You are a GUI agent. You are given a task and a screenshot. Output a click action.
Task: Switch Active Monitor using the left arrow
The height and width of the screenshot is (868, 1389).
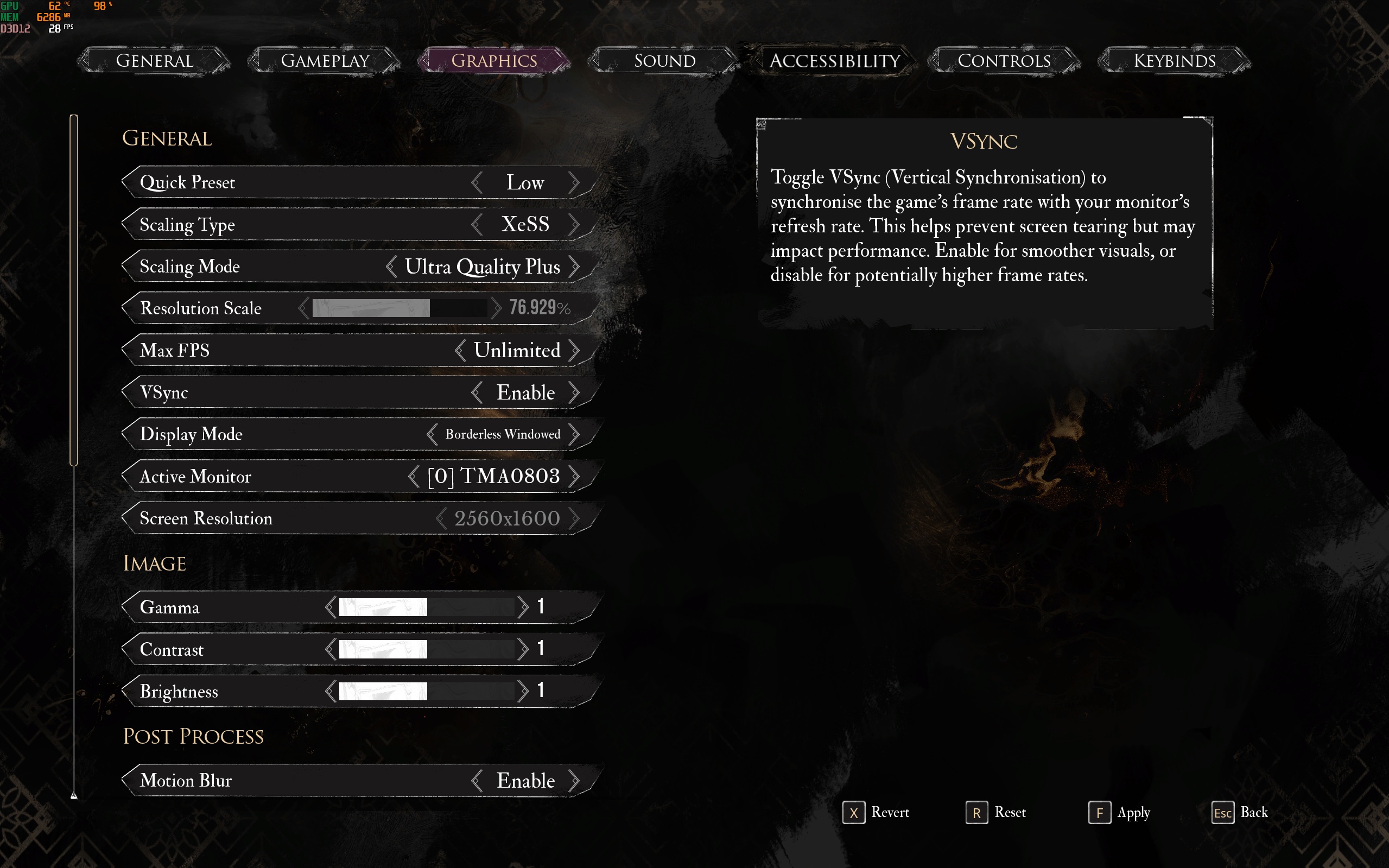pos(413,477)
